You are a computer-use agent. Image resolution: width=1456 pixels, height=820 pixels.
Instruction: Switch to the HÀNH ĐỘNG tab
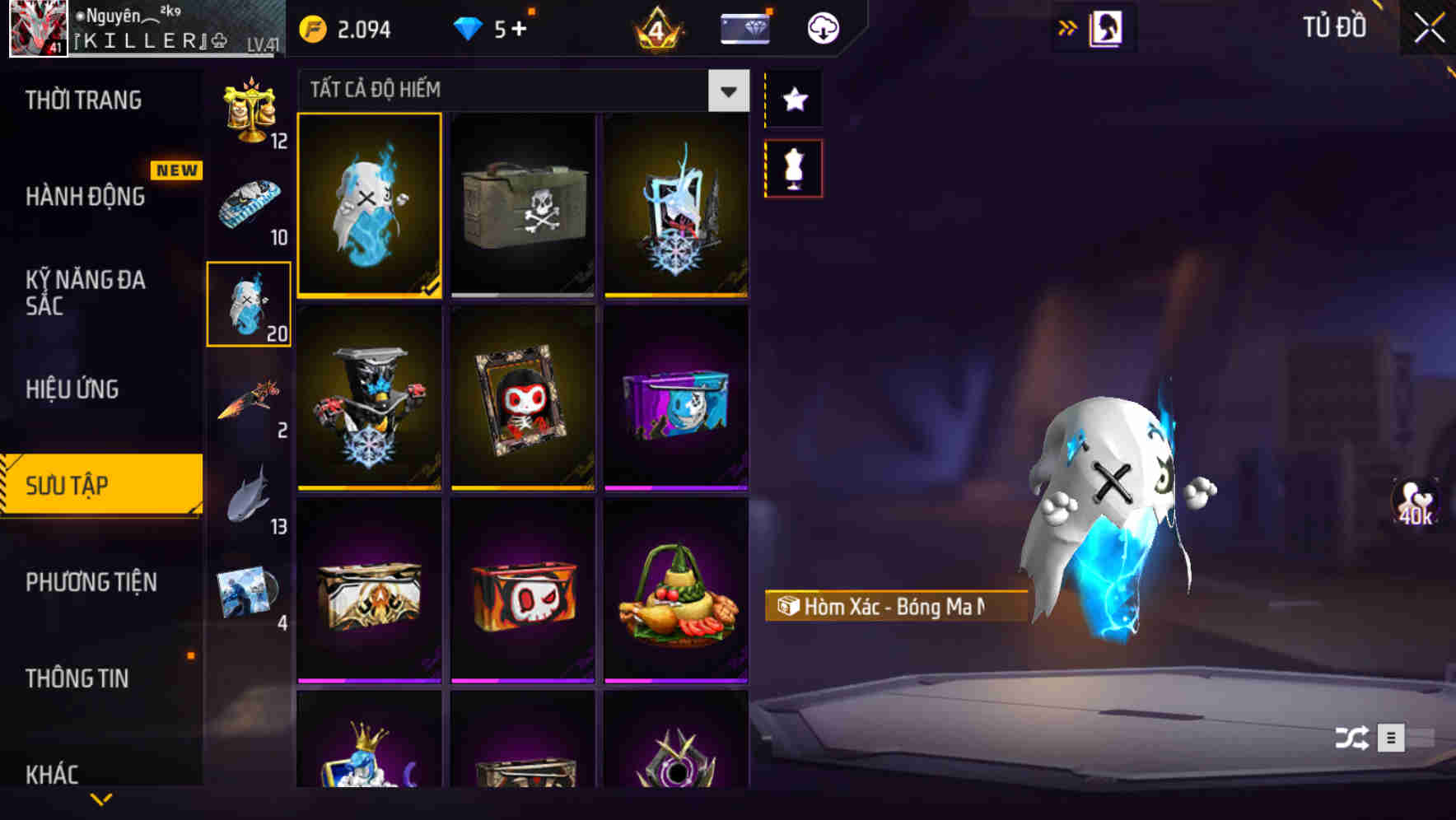coord(86,197)
